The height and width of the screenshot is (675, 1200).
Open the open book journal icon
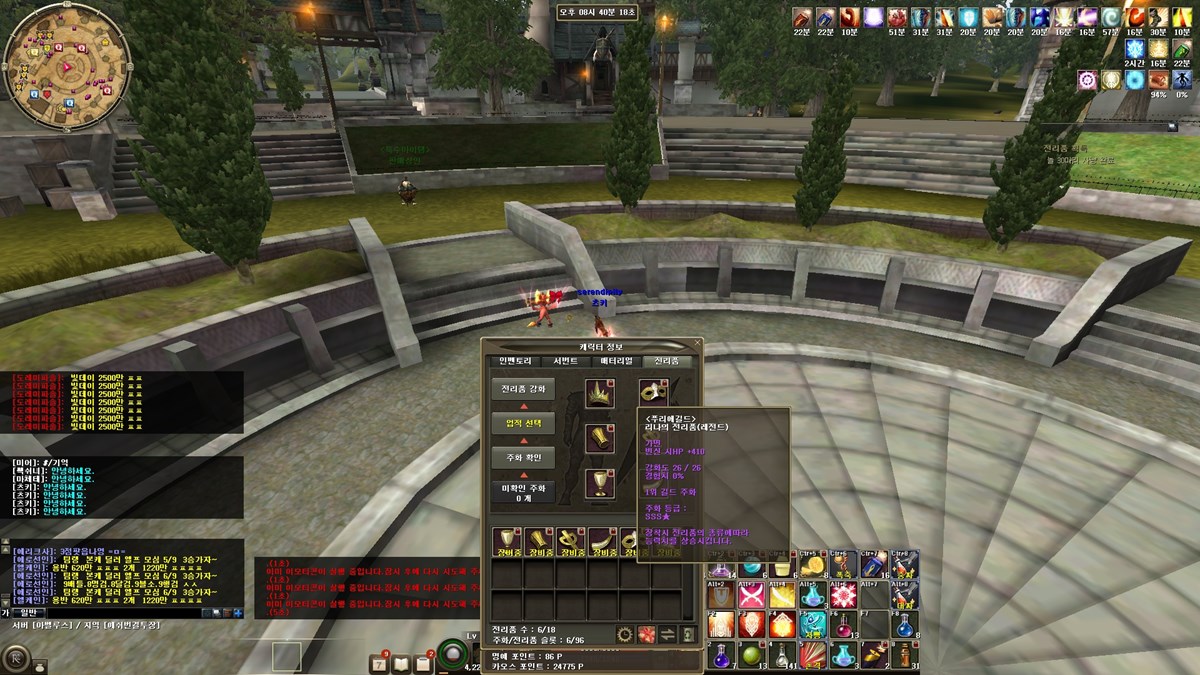point(401,662)
